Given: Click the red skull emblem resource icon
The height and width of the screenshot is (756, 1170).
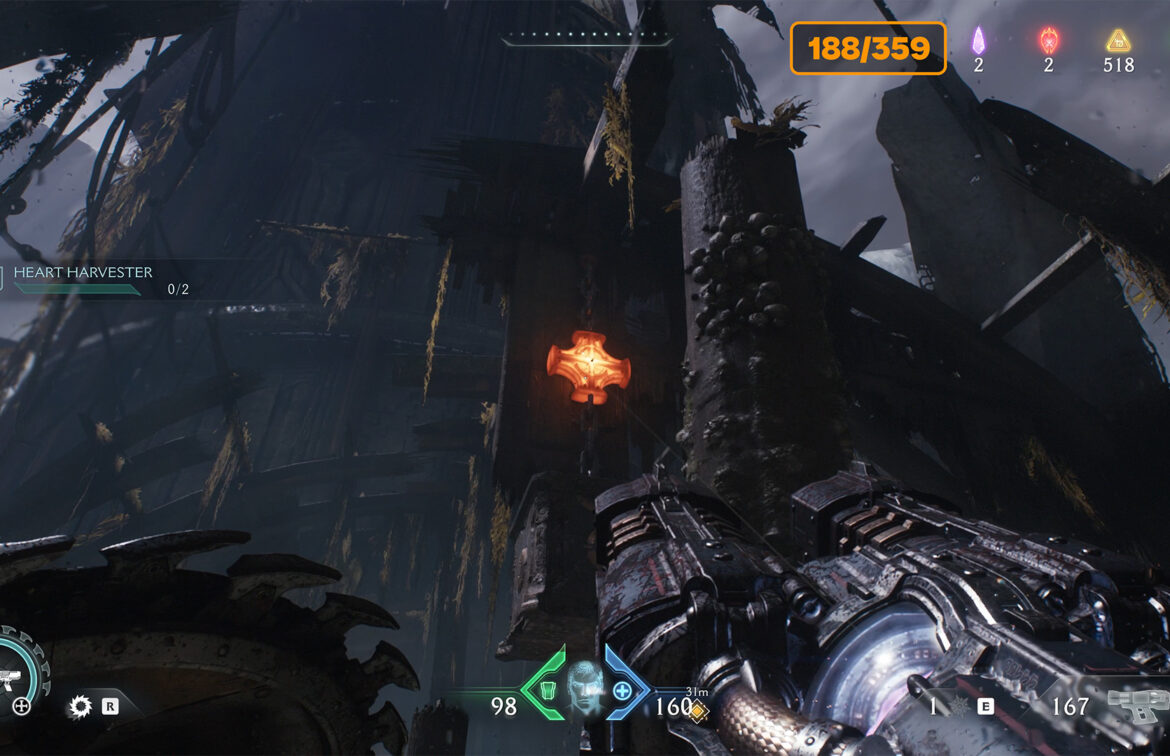Looking at the screenshot, I should 1048,41.
